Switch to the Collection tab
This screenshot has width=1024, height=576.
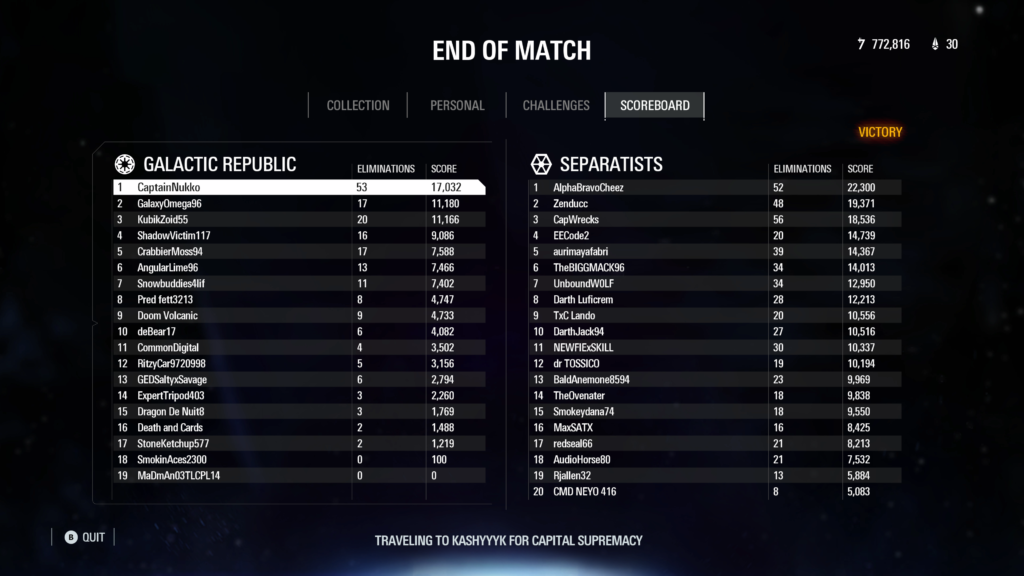pos(357,105)
